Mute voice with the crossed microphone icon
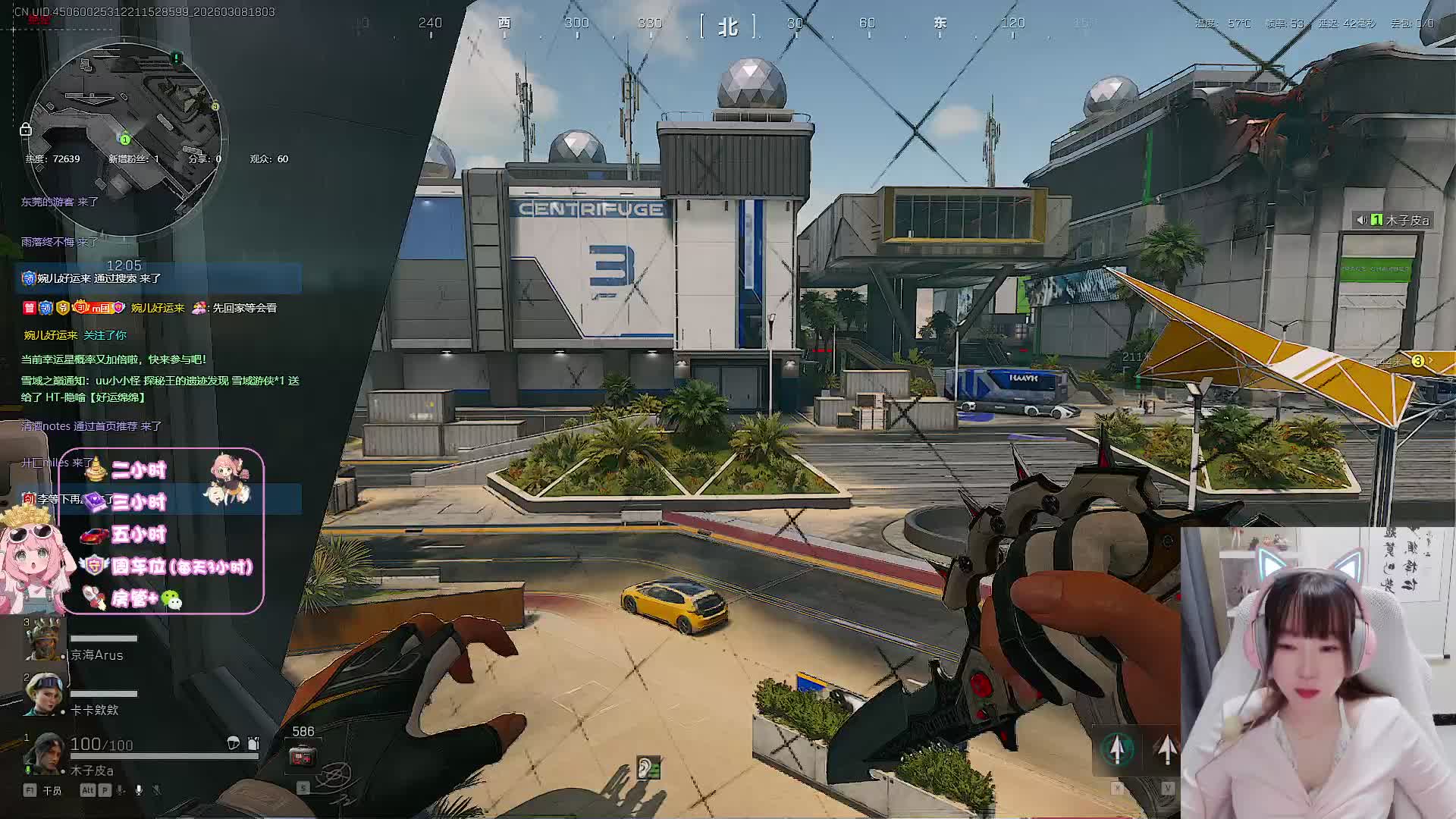This screenshot has height=819, width=1456. pos(157,790)
